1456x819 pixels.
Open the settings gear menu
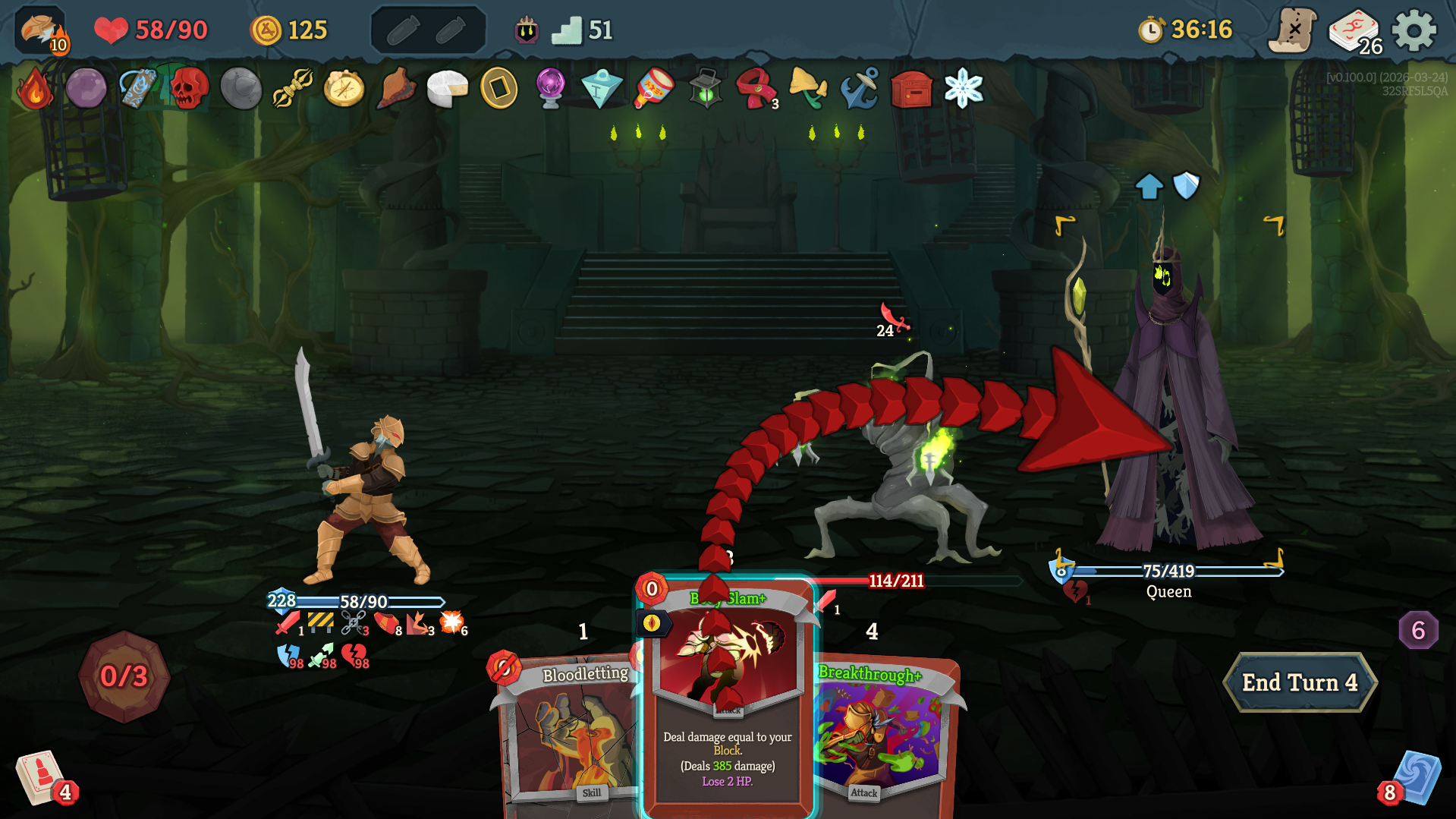pos(1414,31)
